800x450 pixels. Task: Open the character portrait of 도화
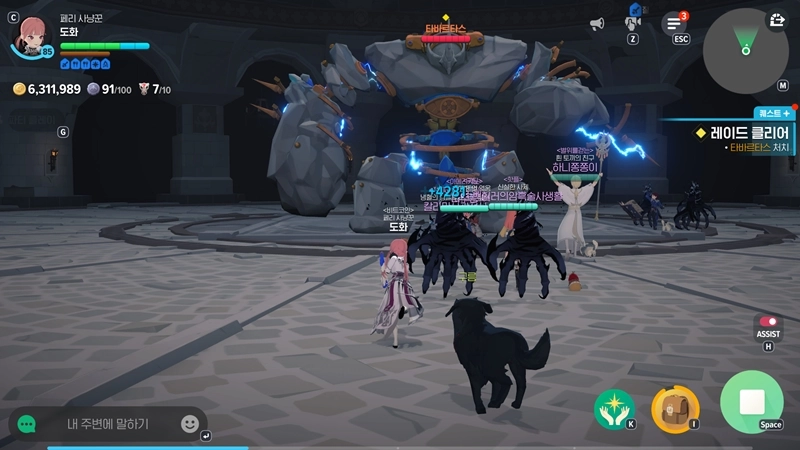(31, 36)
